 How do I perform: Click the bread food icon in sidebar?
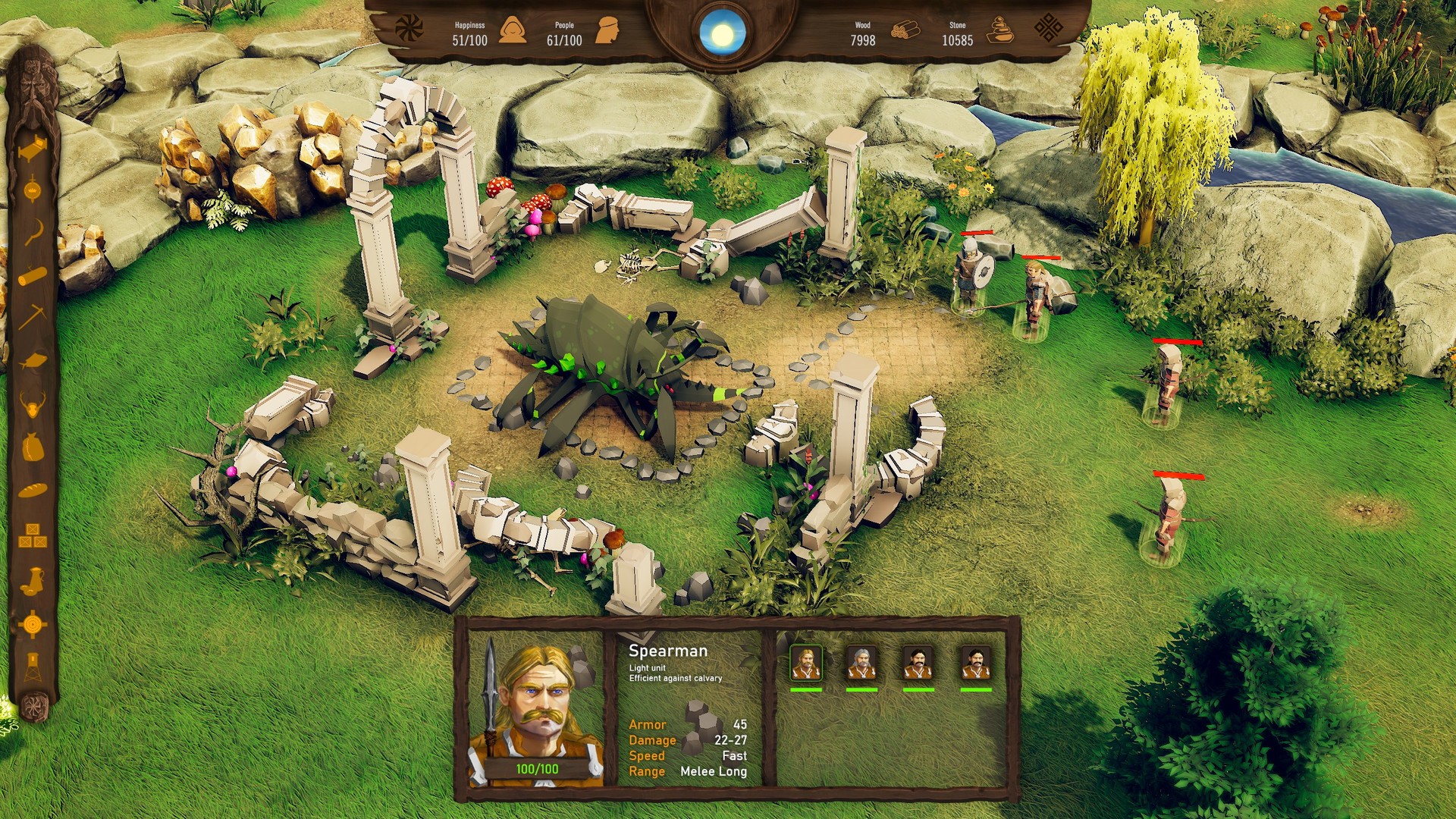pyautogui.click(x=32, y=489)
